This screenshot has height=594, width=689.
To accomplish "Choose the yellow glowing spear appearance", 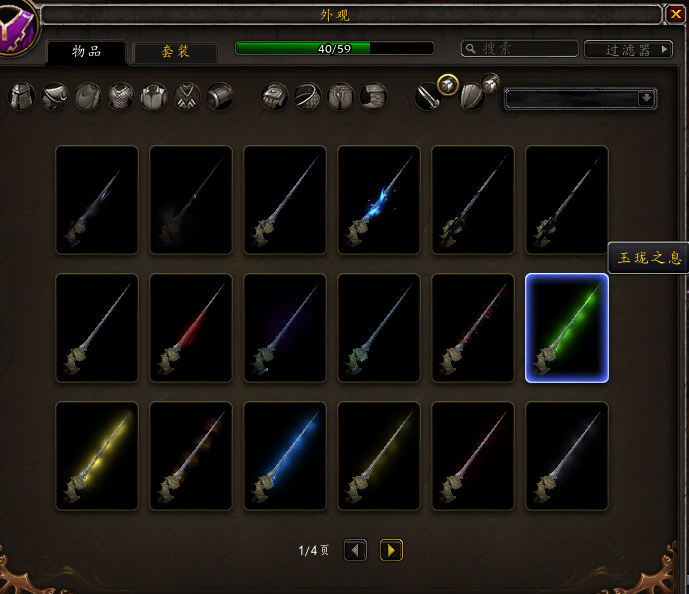I will [97, 456].
